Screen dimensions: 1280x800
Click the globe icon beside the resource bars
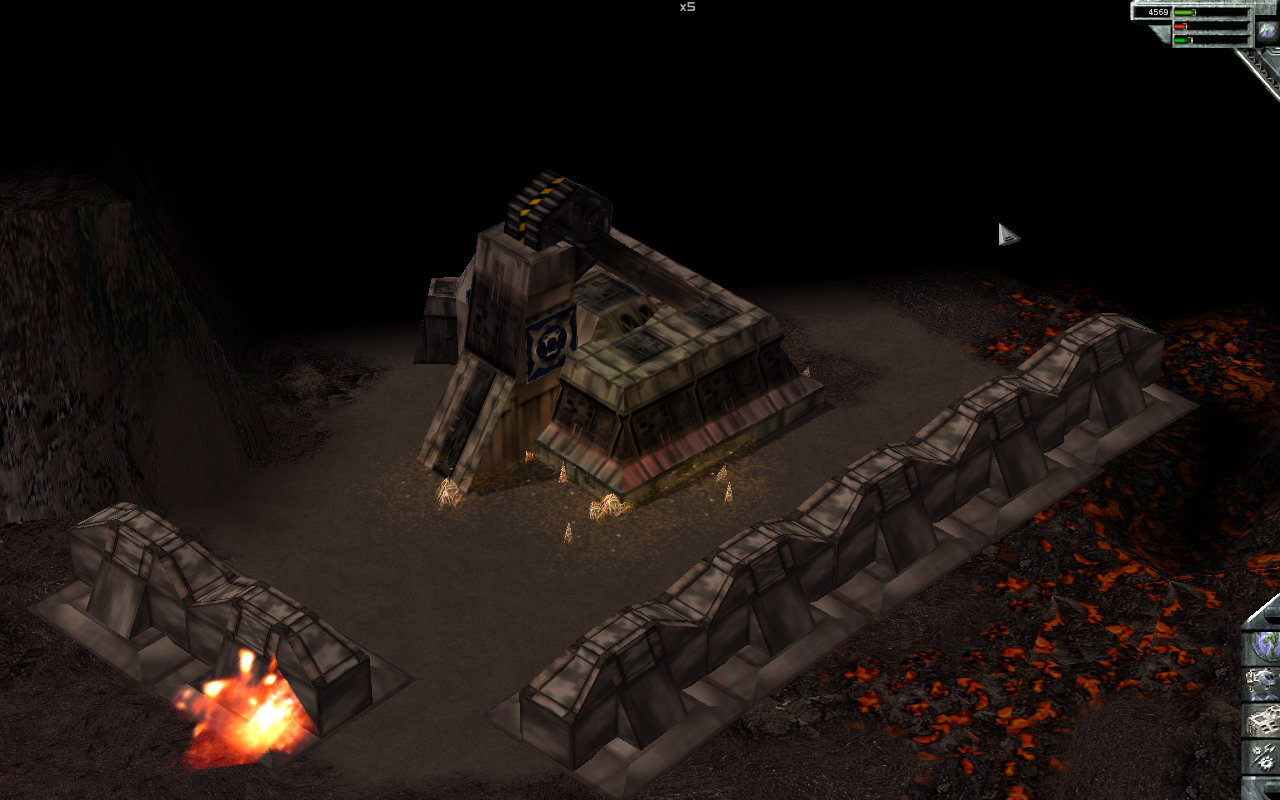tap(1267, 29)
